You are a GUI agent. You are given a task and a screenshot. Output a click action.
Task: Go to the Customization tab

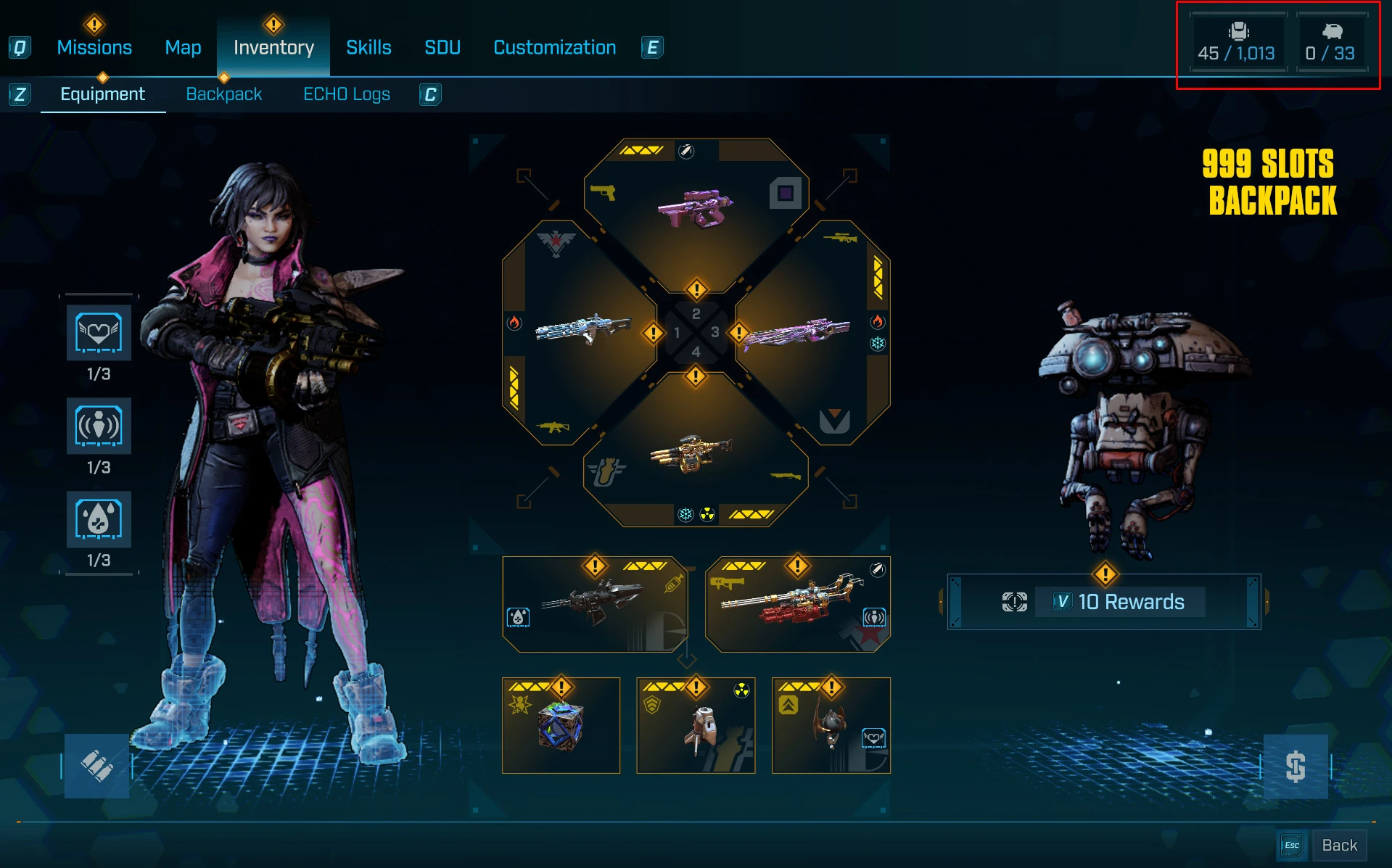coord(554,48)
